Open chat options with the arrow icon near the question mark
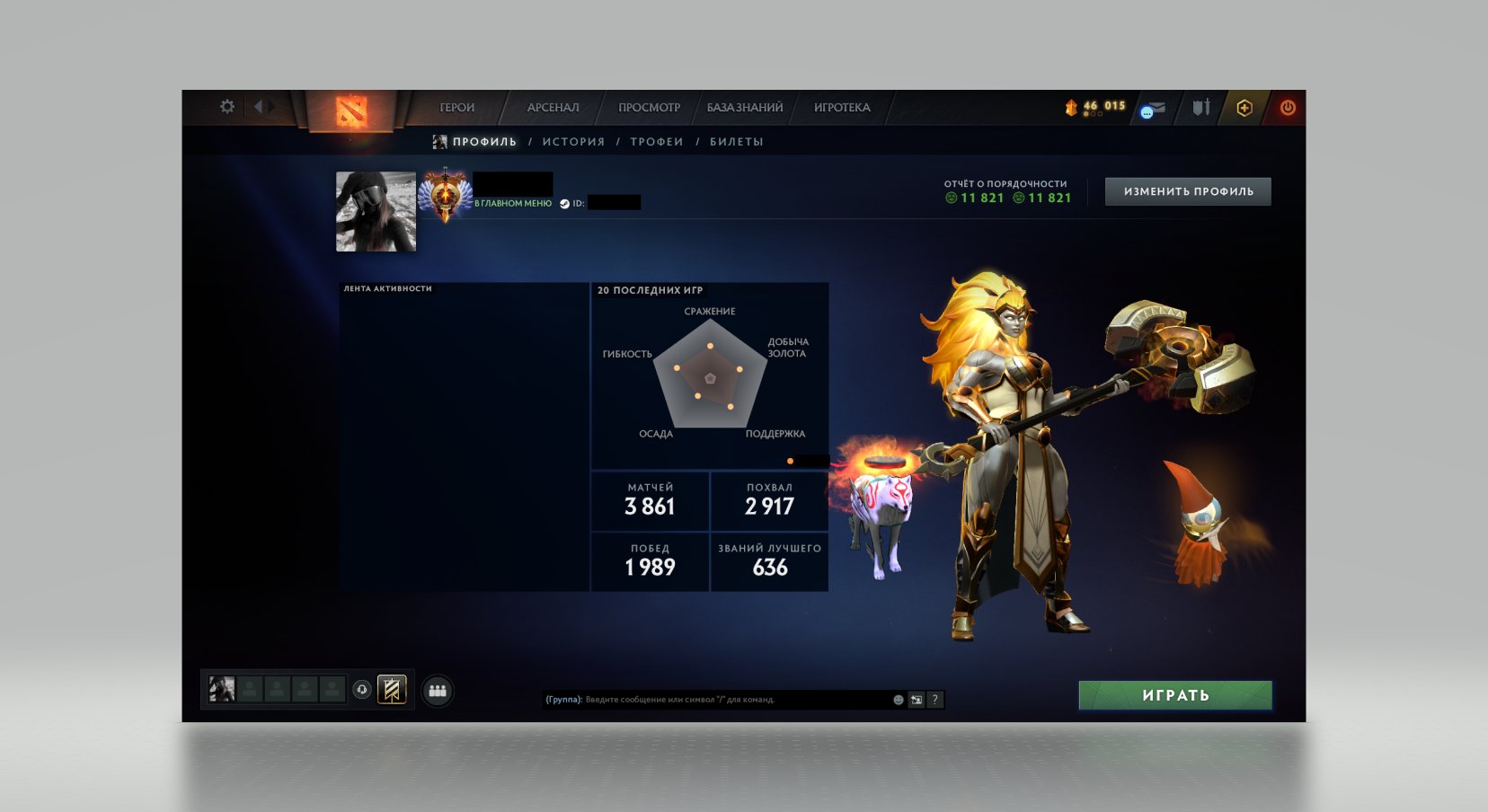Screen dimensions: 1488x812 [917, 699]
